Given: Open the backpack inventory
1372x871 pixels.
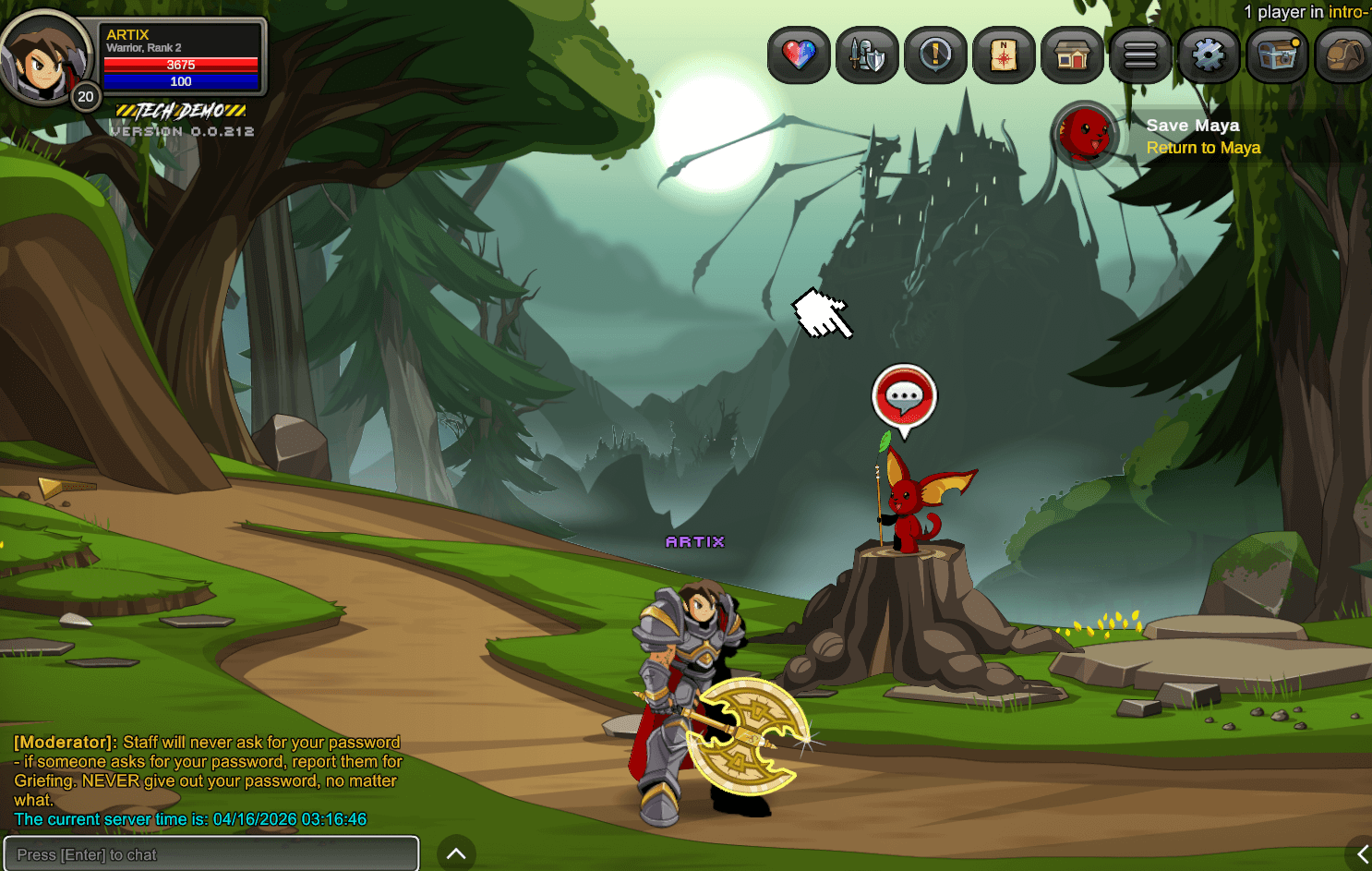Looking at the screenshot, I should (x=1343, y=55).
